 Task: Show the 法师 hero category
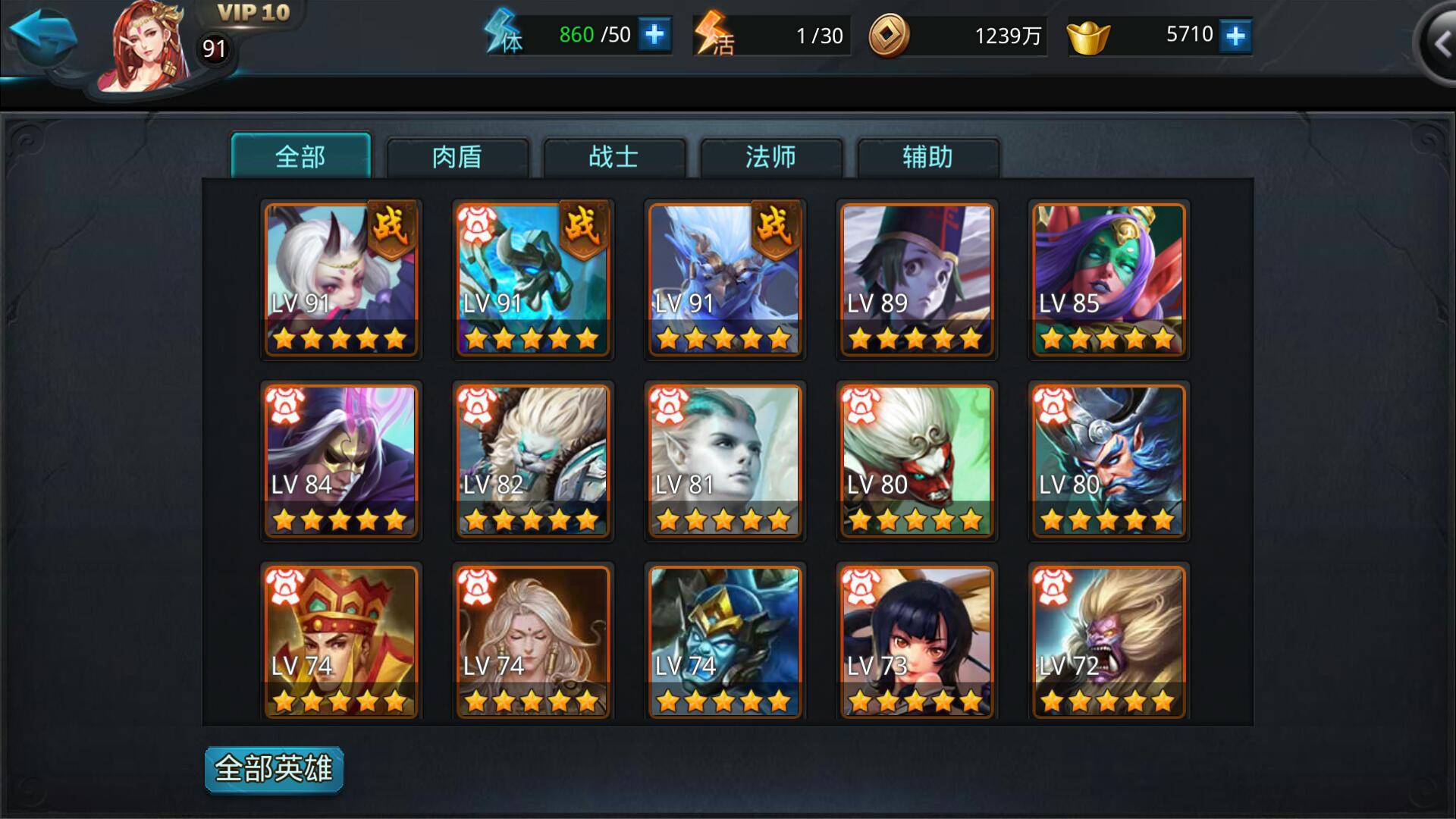(x=770, y=157)
